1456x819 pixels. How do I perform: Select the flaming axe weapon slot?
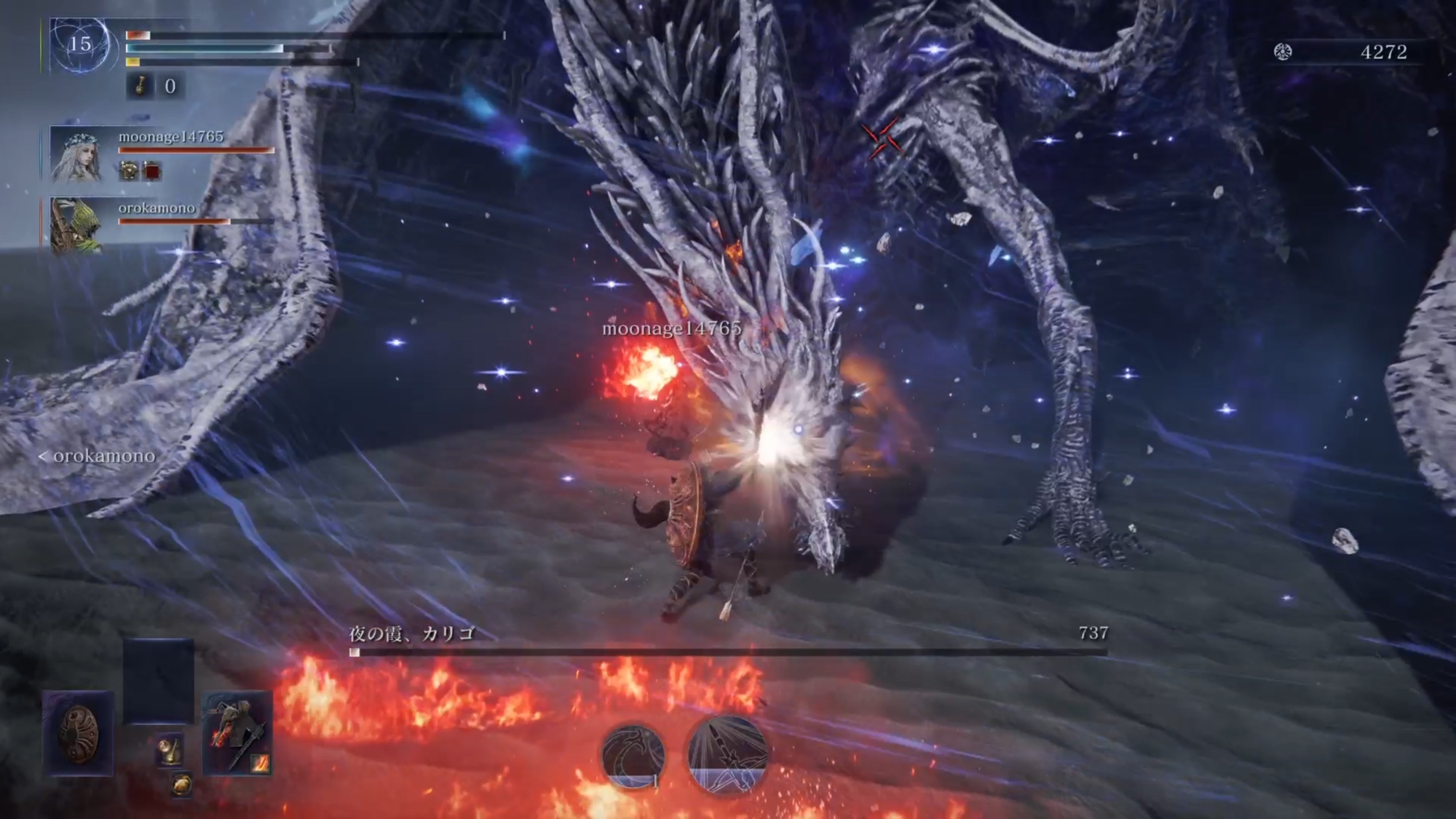tap(237, 732)
